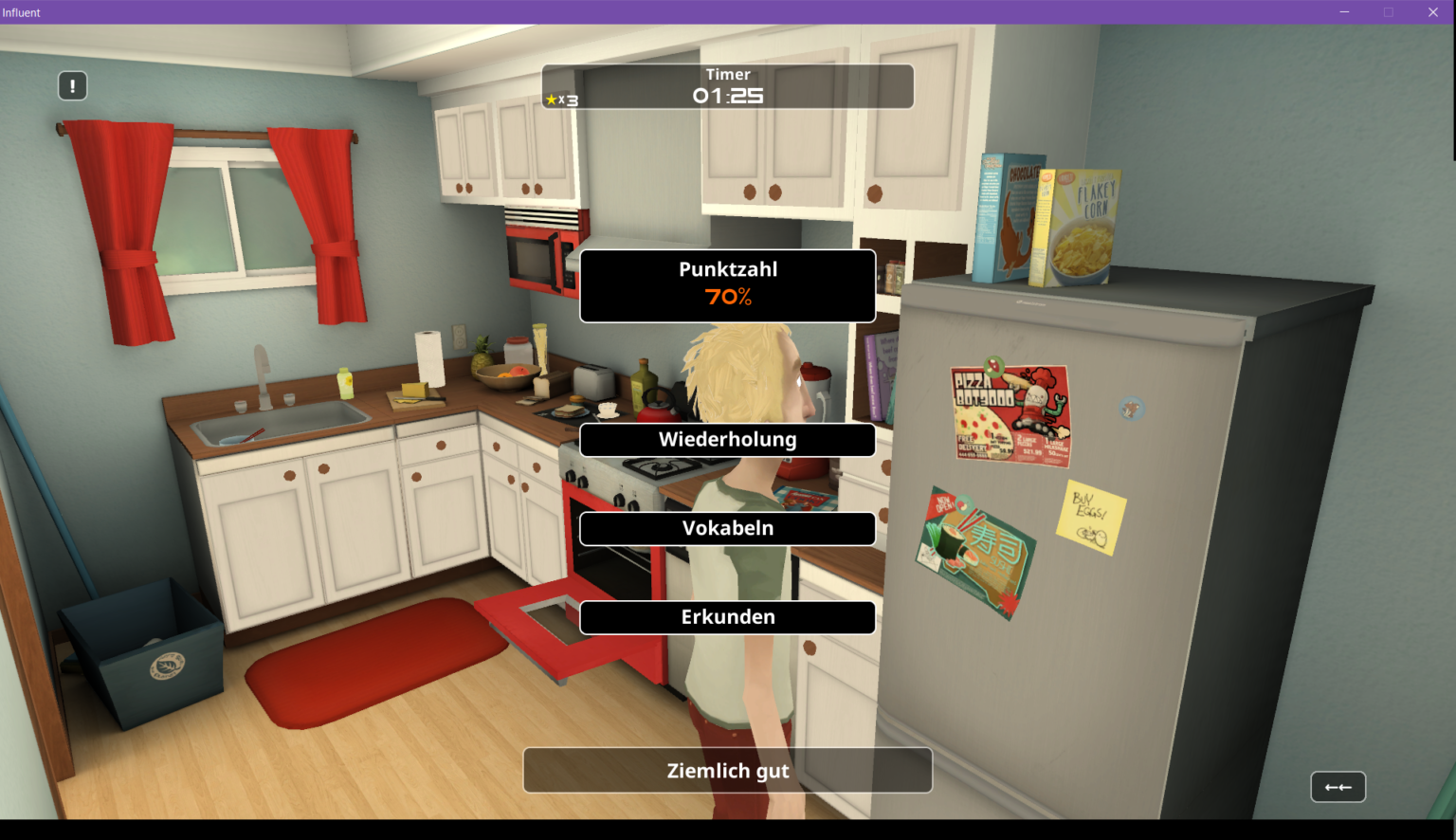The width and height of the screenshot is (1456, 840).
Task: Activate the back arrow button
Action: (x=1338, y=787)
